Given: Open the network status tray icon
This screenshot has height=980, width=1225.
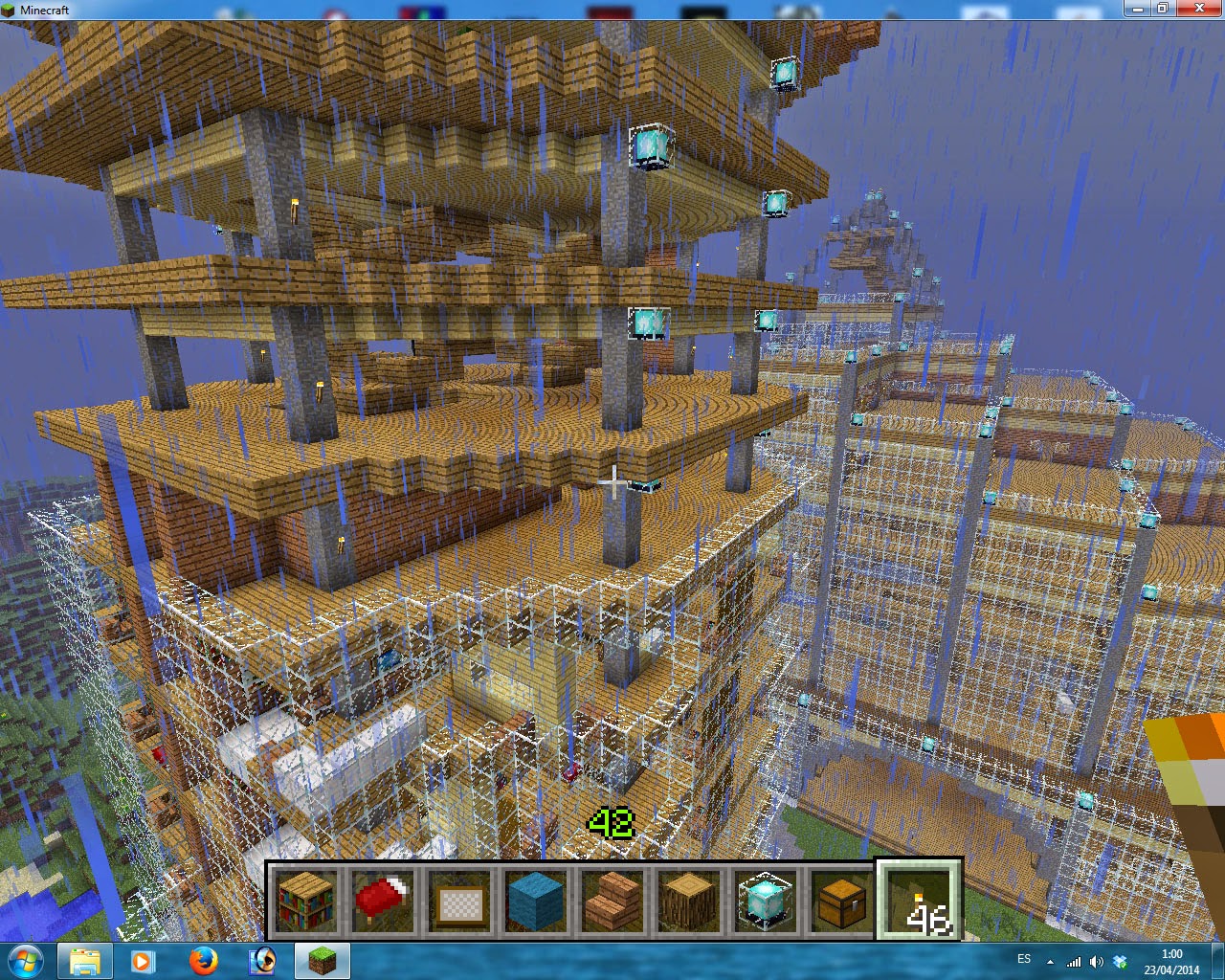Looking at the screenshot, I should [1076, 962].
